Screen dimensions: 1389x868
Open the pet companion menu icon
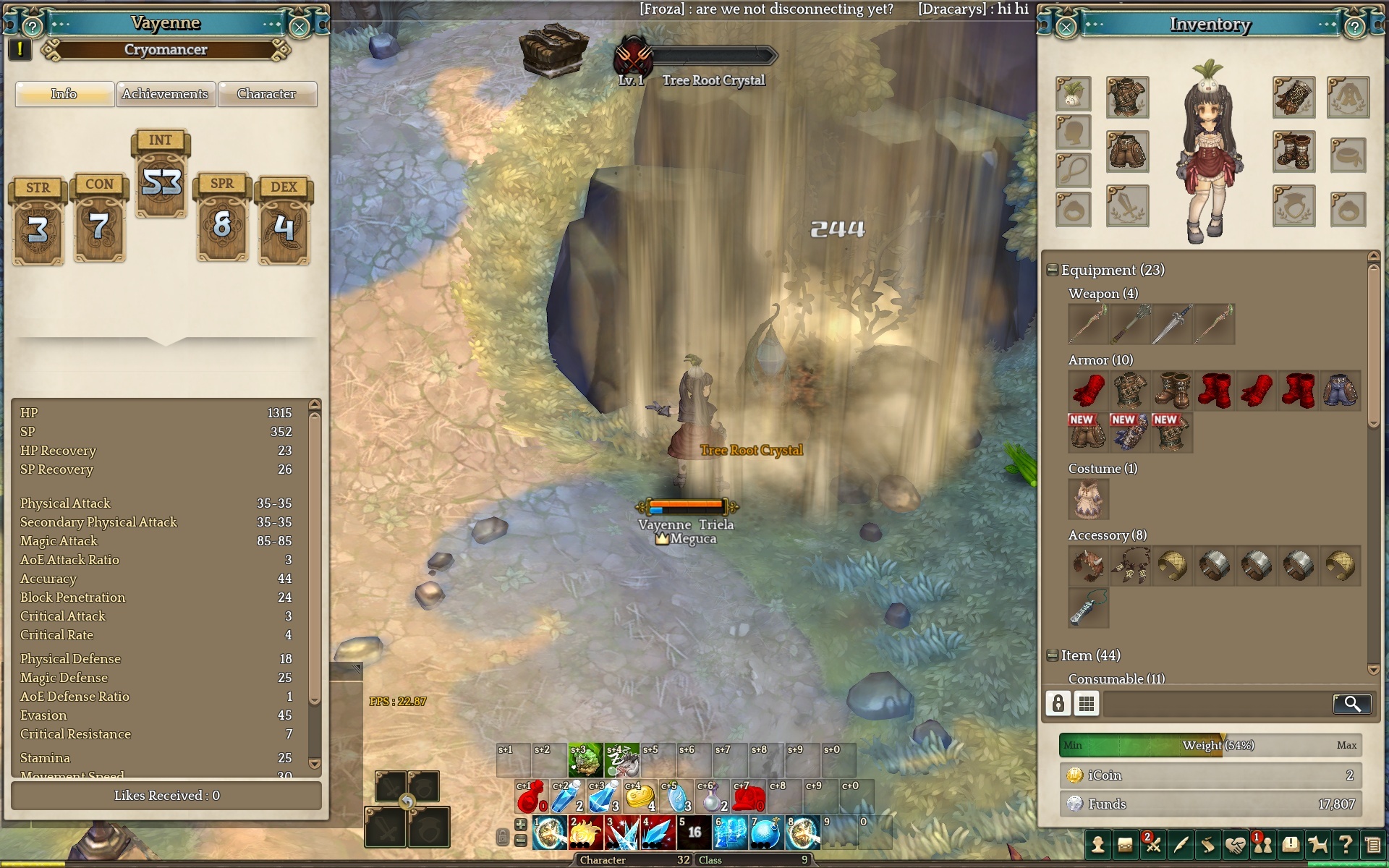coord(1318,844)
